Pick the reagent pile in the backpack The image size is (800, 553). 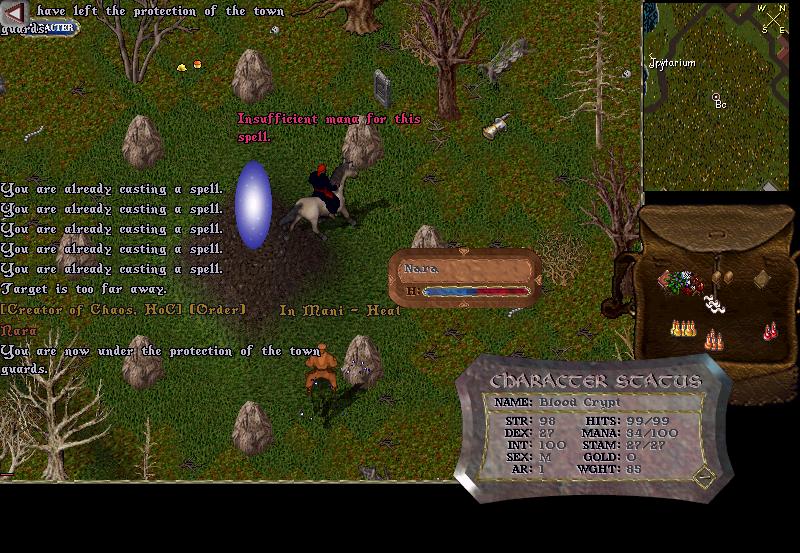(x=687, y=284)
